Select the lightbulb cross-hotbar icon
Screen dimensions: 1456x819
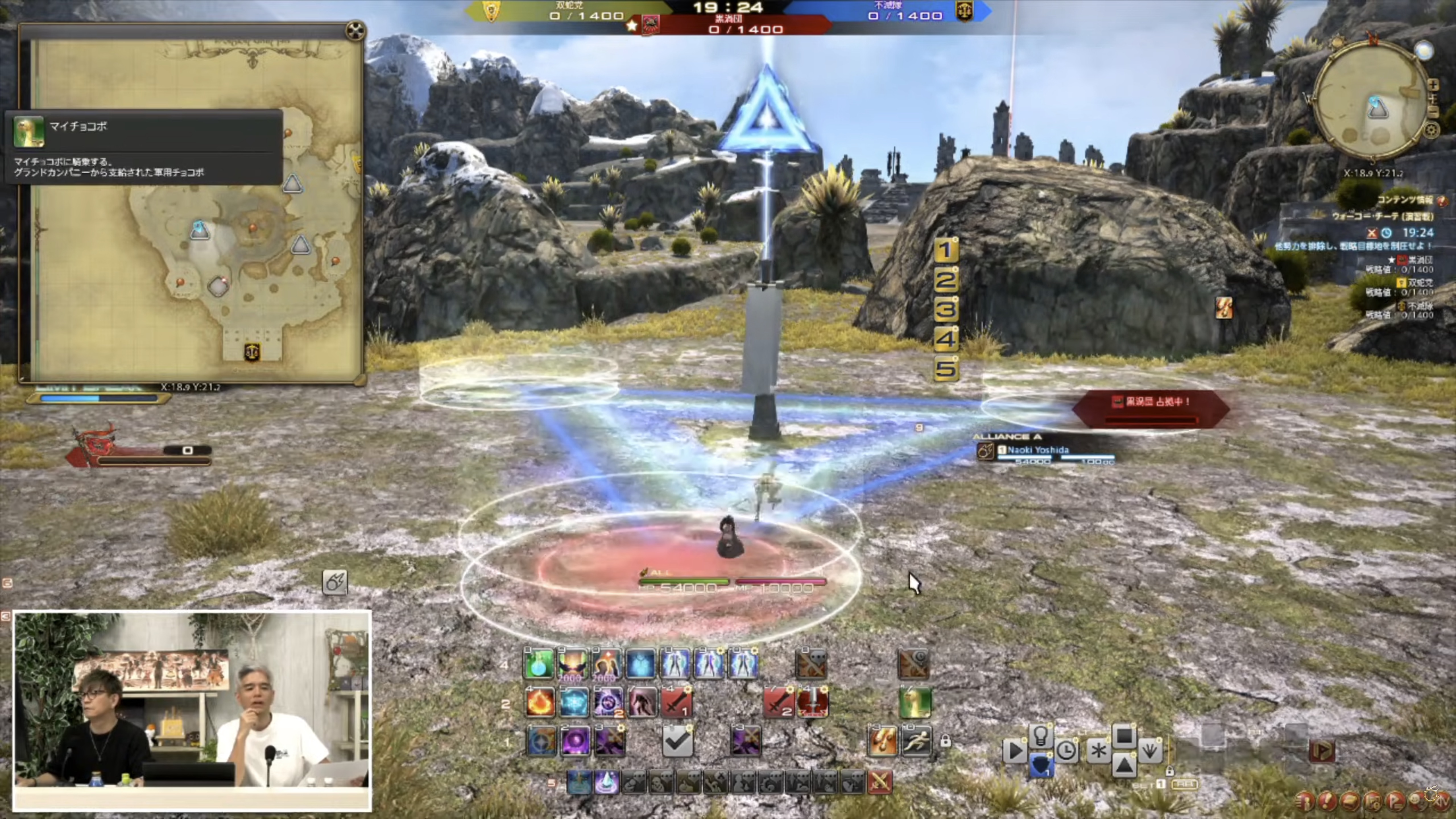(x=1040, y=735)
